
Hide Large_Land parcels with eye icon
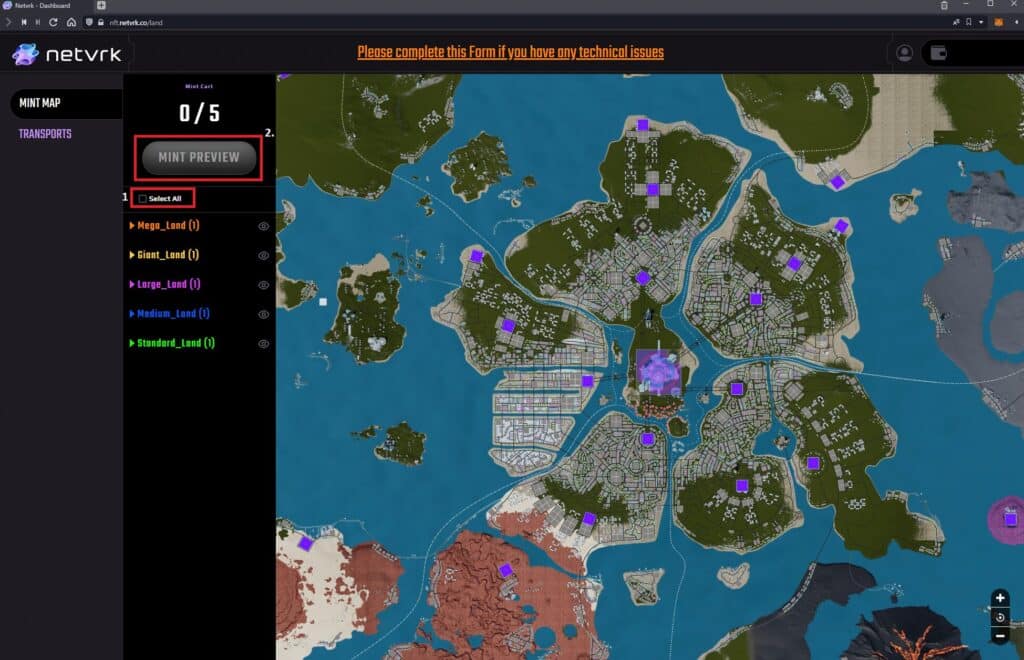[264, 285]
